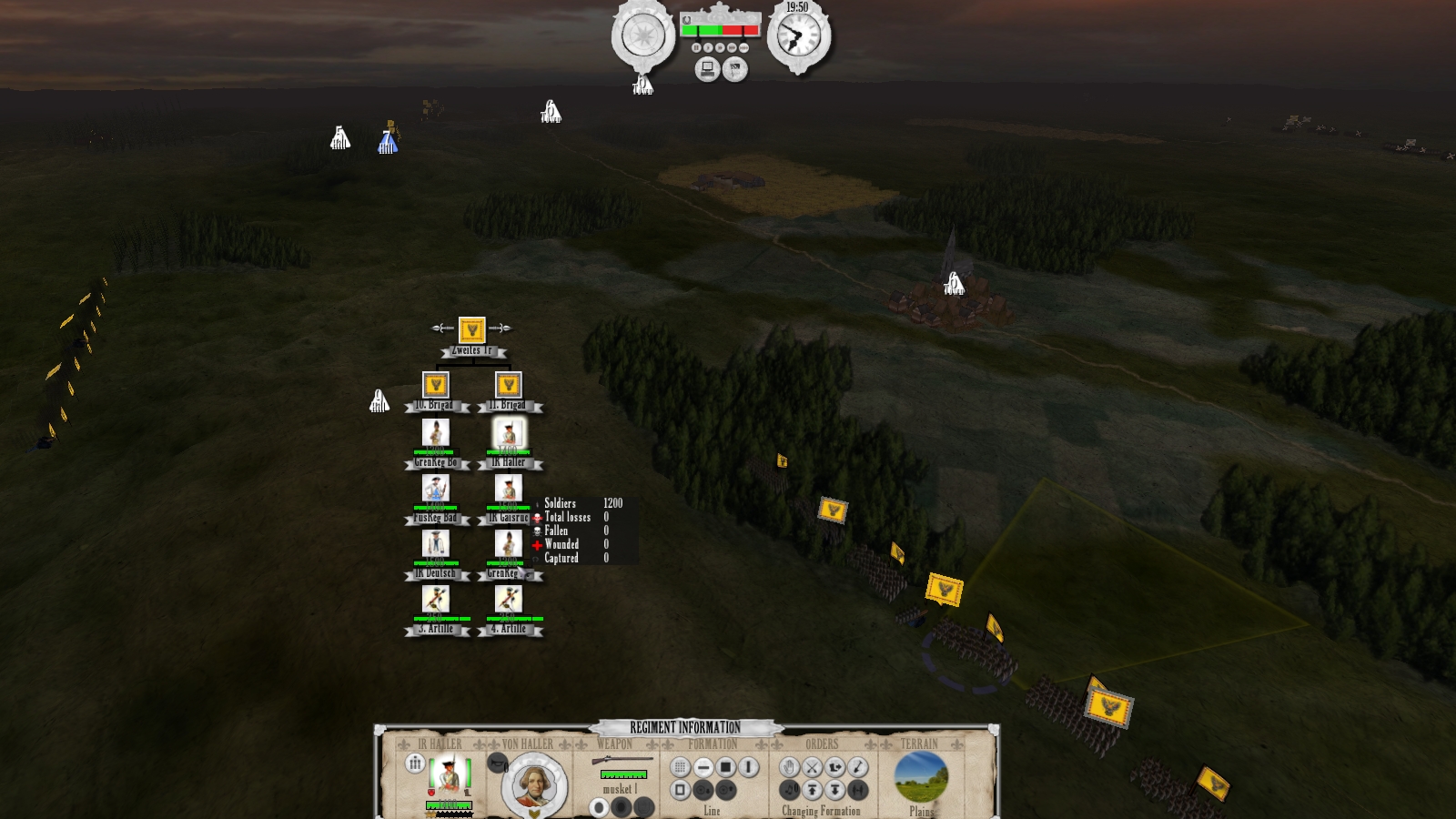
Task: Click the ORDERS section header
Action: [x=822, y=743]
